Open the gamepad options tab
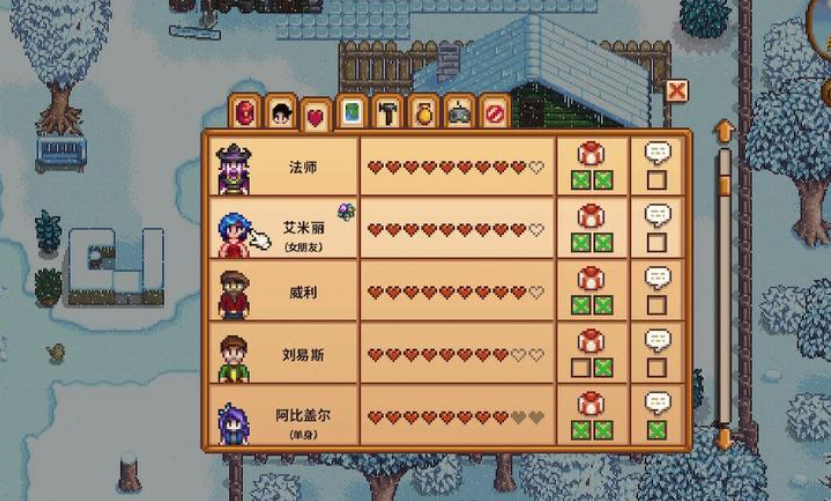831x501 pixels. (458, 112)
